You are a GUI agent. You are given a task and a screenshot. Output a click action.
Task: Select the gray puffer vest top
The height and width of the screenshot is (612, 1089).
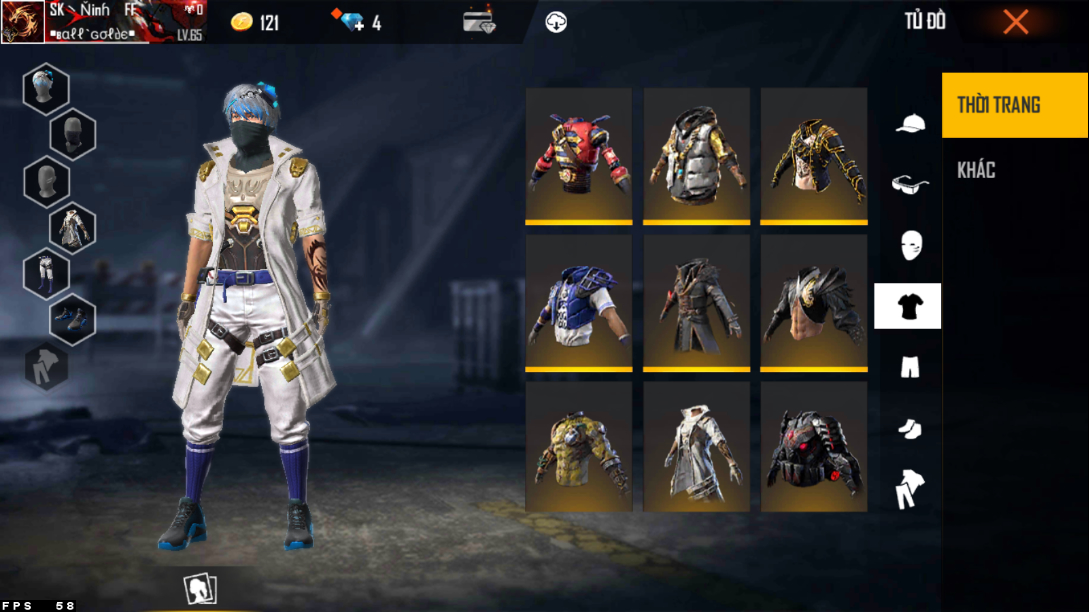(696, 154)
